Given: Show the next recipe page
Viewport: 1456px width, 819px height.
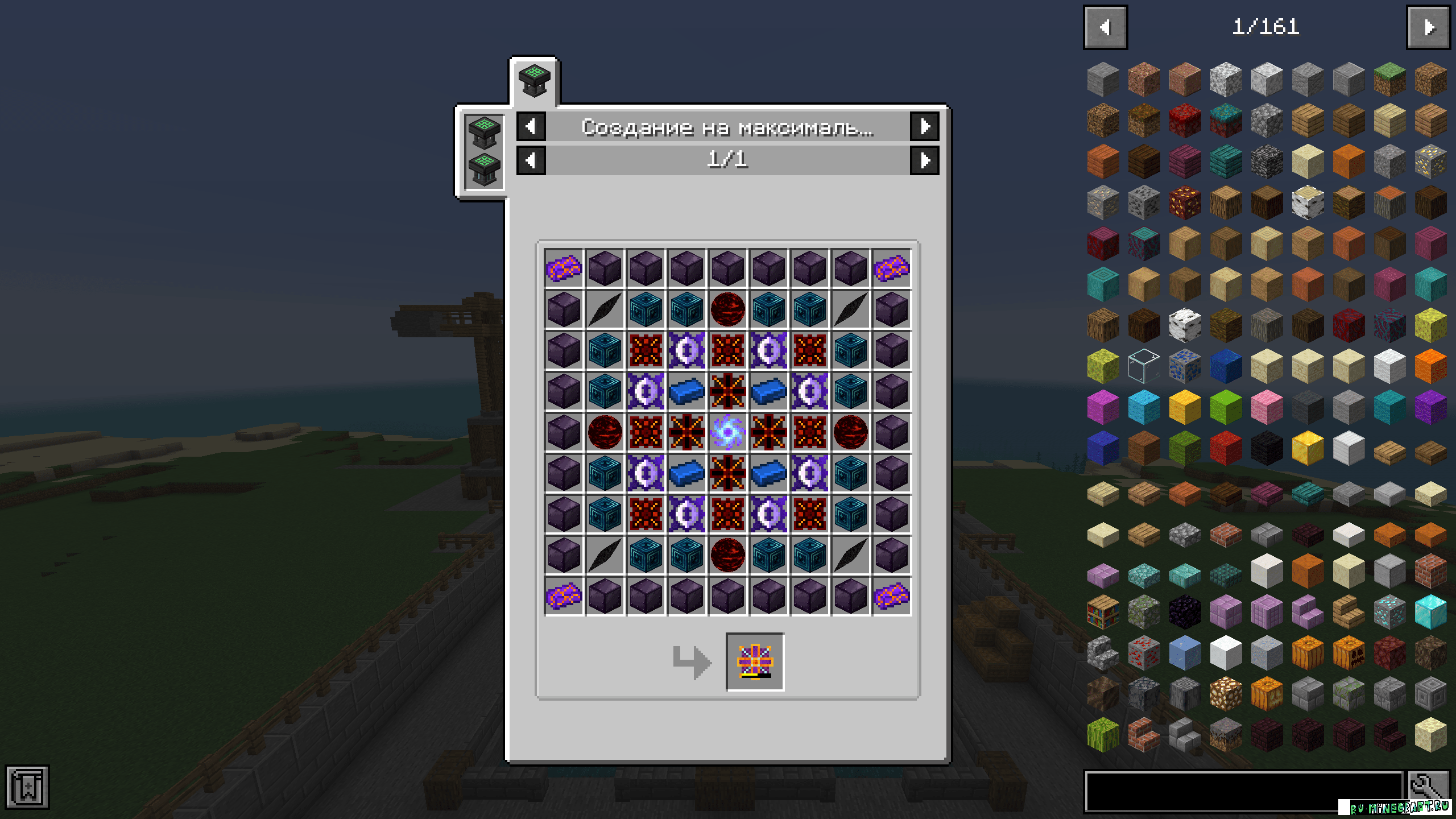Looking at the screenshot, I should [924, 161].
